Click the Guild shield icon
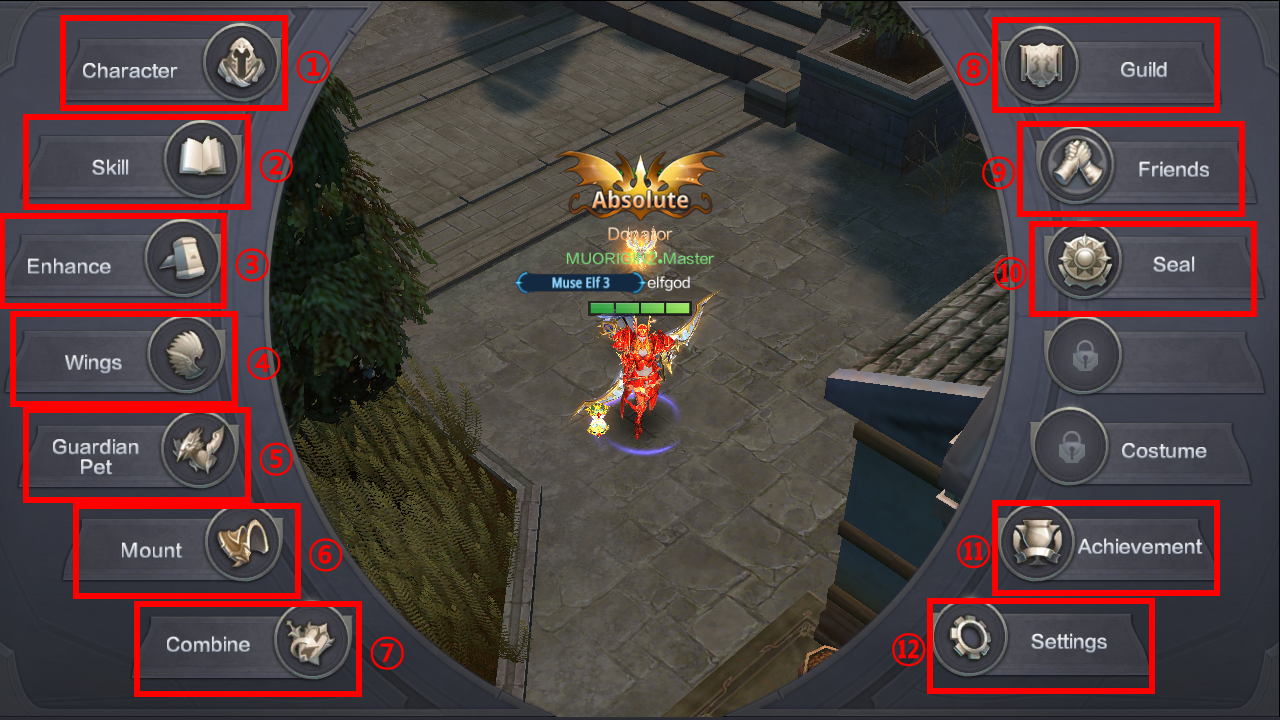 (x=1040, y=65)
